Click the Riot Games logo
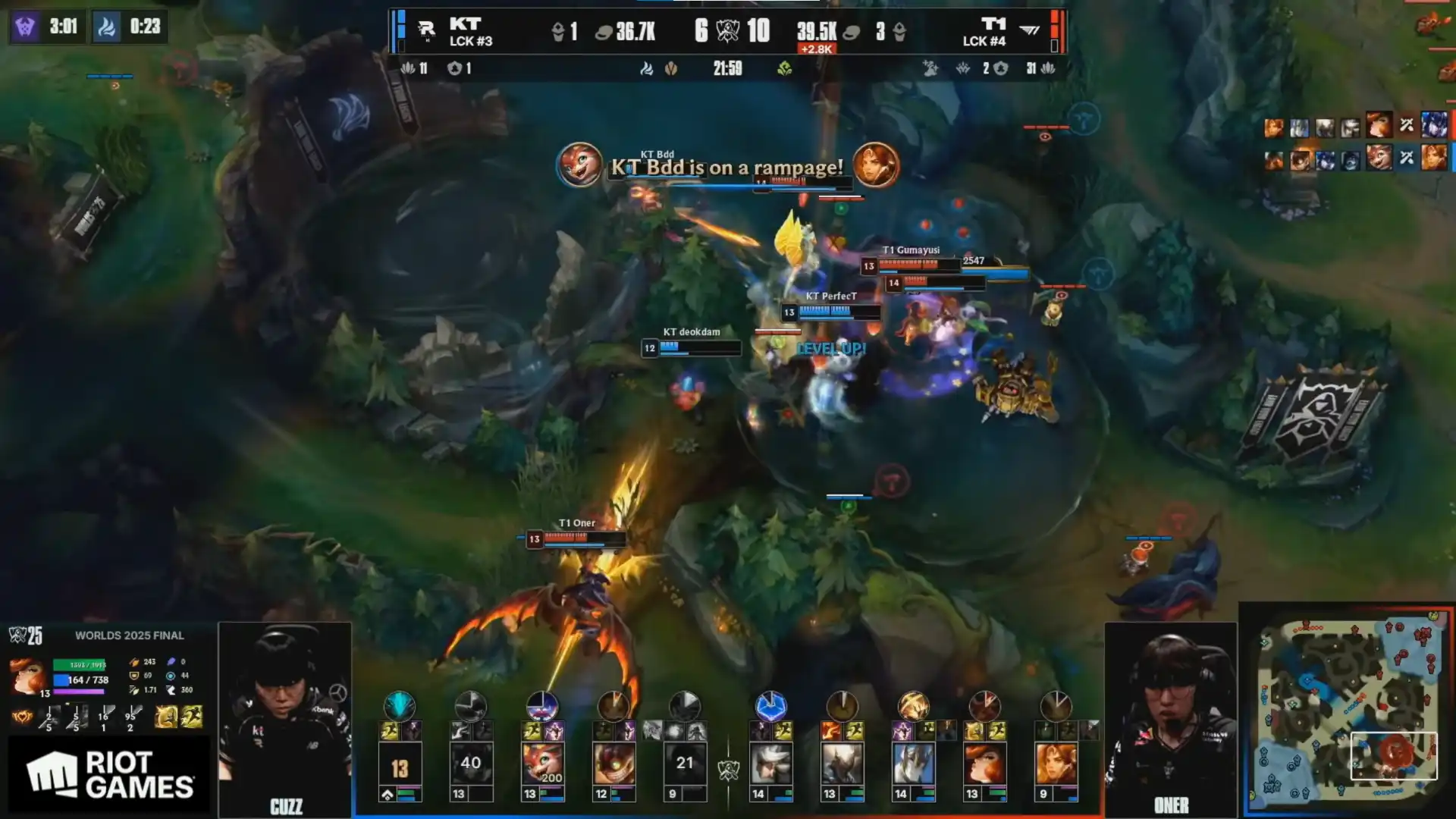This screenshot has width=1456, height=819. tap(109, 774)
